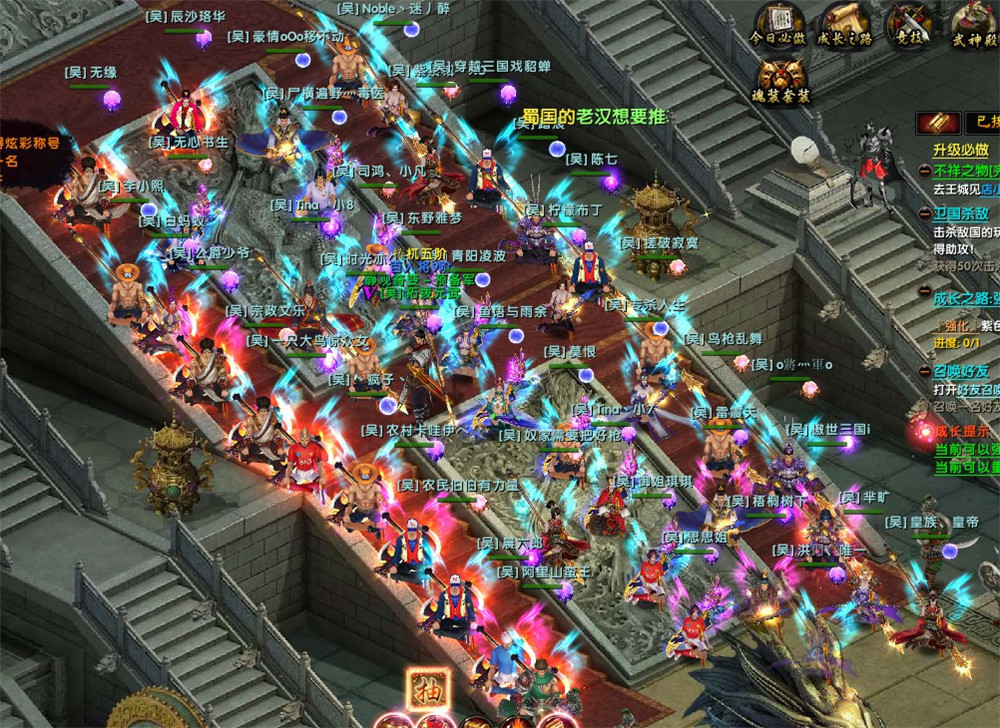This screenshot has height=728, width=1000.
Task: Click the glowing 成长提示 growth tip orb
Action: click(x=921, y=433)
